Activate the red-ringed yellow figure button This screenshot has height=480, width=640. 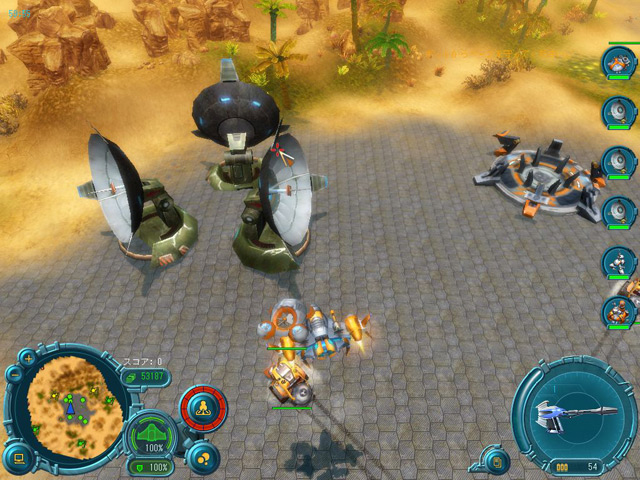pyautogui.click(x=203, y=408)
